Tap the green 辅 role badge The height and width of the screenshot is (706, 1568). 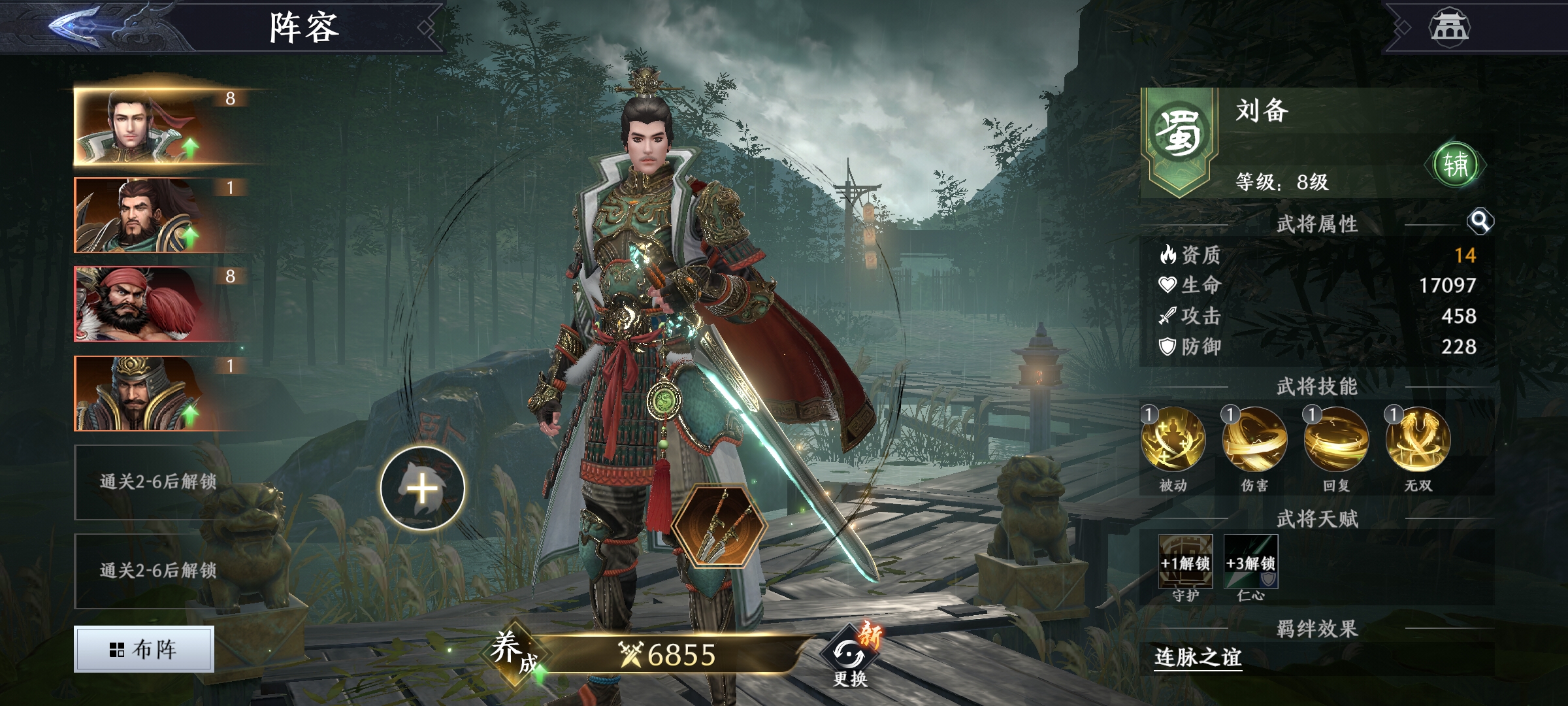(x=1455, y=164)
